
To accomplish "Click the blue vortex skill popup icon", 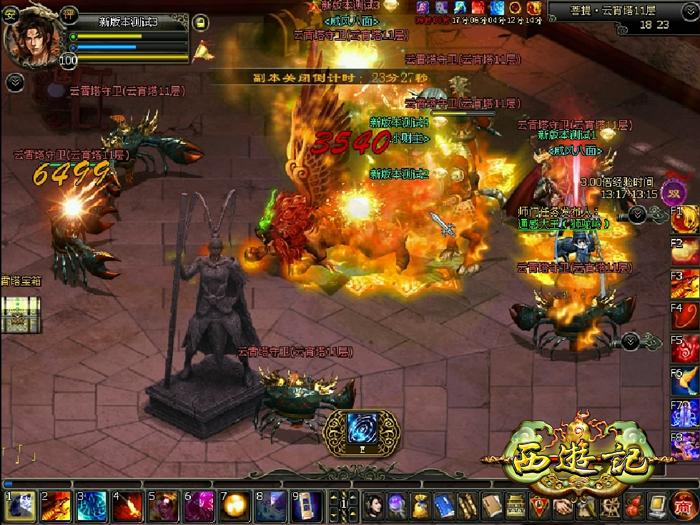I will pos(361,426).
